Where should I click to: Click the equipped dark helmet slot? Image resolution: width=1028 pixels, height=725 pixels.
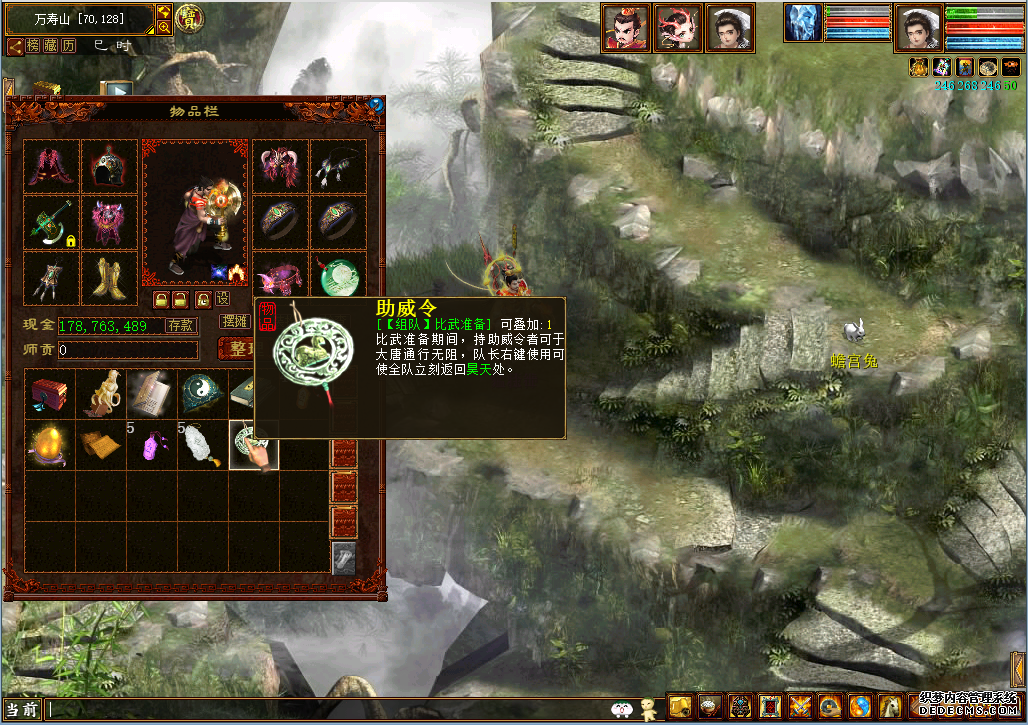point(109,165)
